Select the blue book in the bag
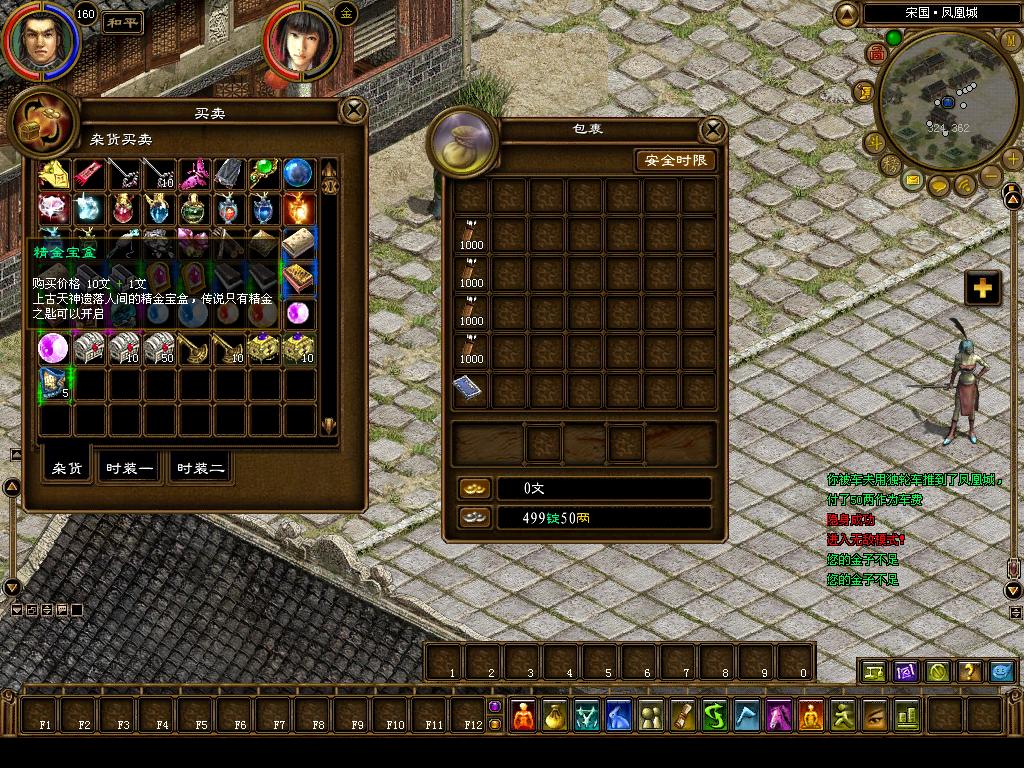 coord(471,389)
